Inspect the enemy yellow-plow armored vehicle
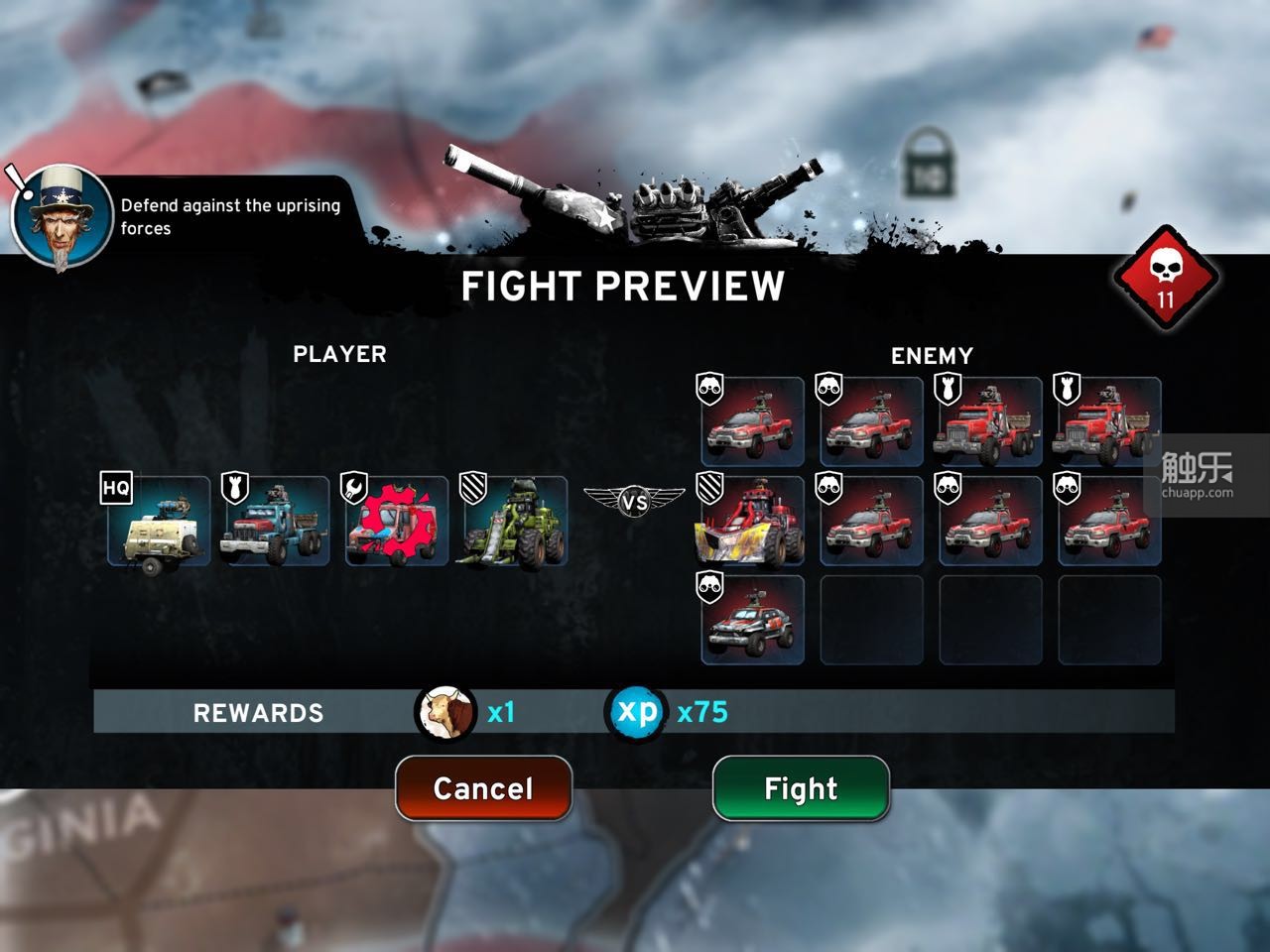Image resolution: width=1270 pixels, height=952 pixels. point(752,521)
